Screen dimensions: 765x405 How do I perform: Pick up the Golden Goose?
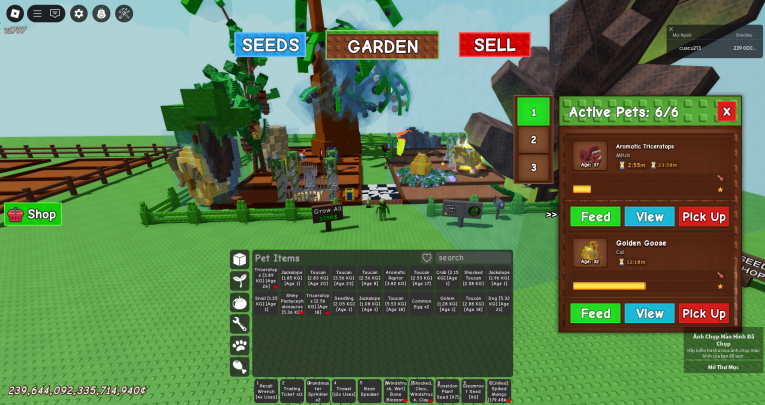[704, 313]
